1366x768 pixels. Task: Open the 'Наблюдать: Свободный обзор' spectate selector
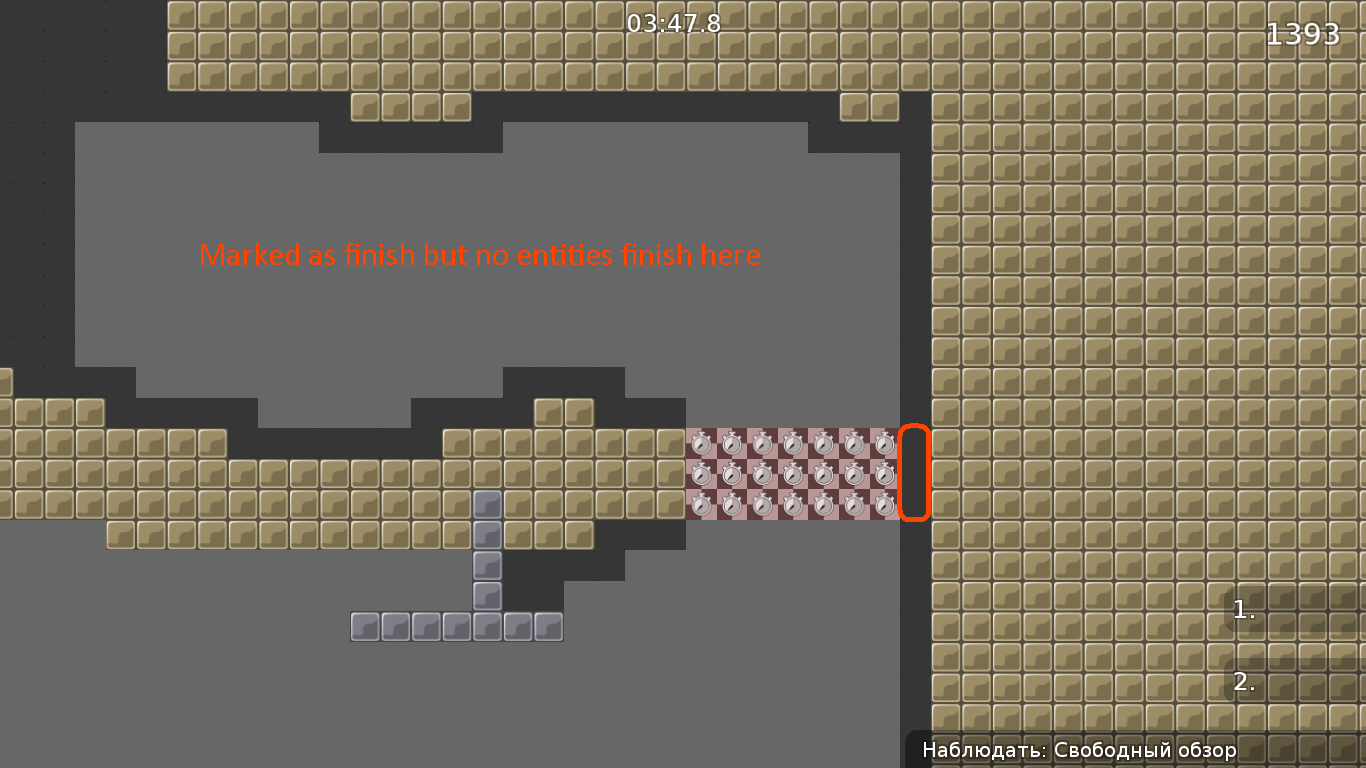point(1078,749)
